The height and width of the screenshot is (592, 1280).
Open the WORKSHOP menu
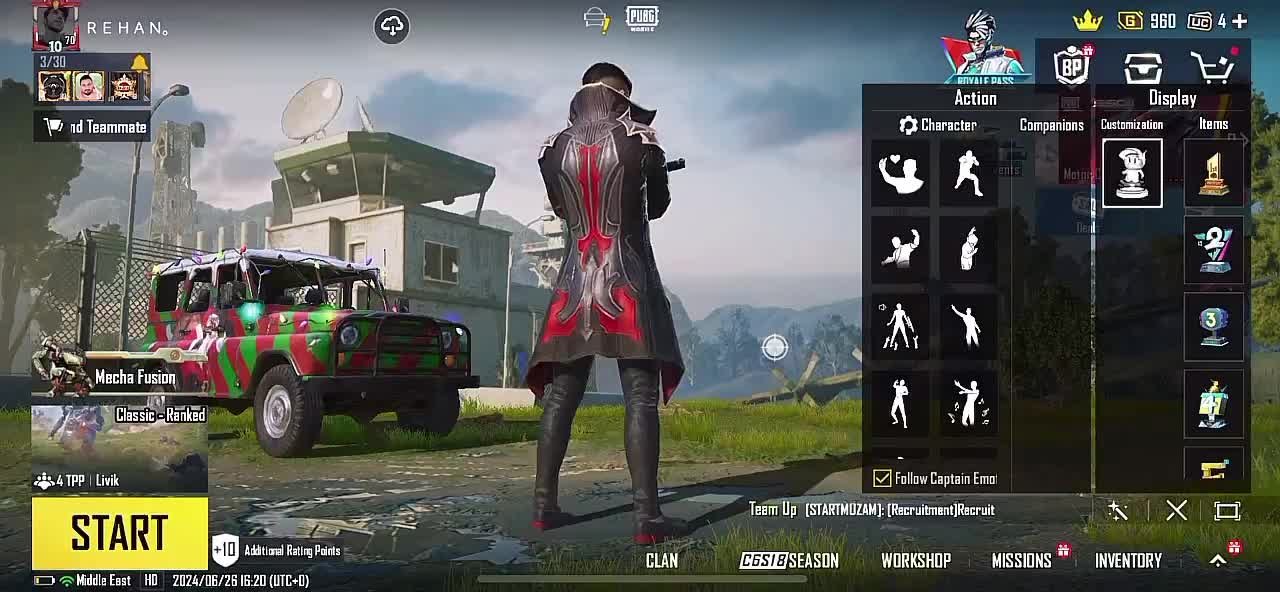pos(915,561)
